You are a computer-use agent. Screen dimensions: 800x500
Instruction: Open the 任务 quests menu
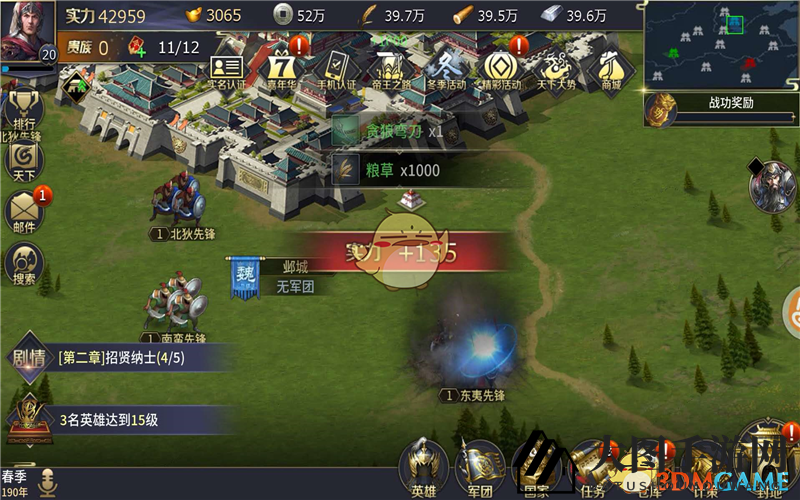(592, 468)
